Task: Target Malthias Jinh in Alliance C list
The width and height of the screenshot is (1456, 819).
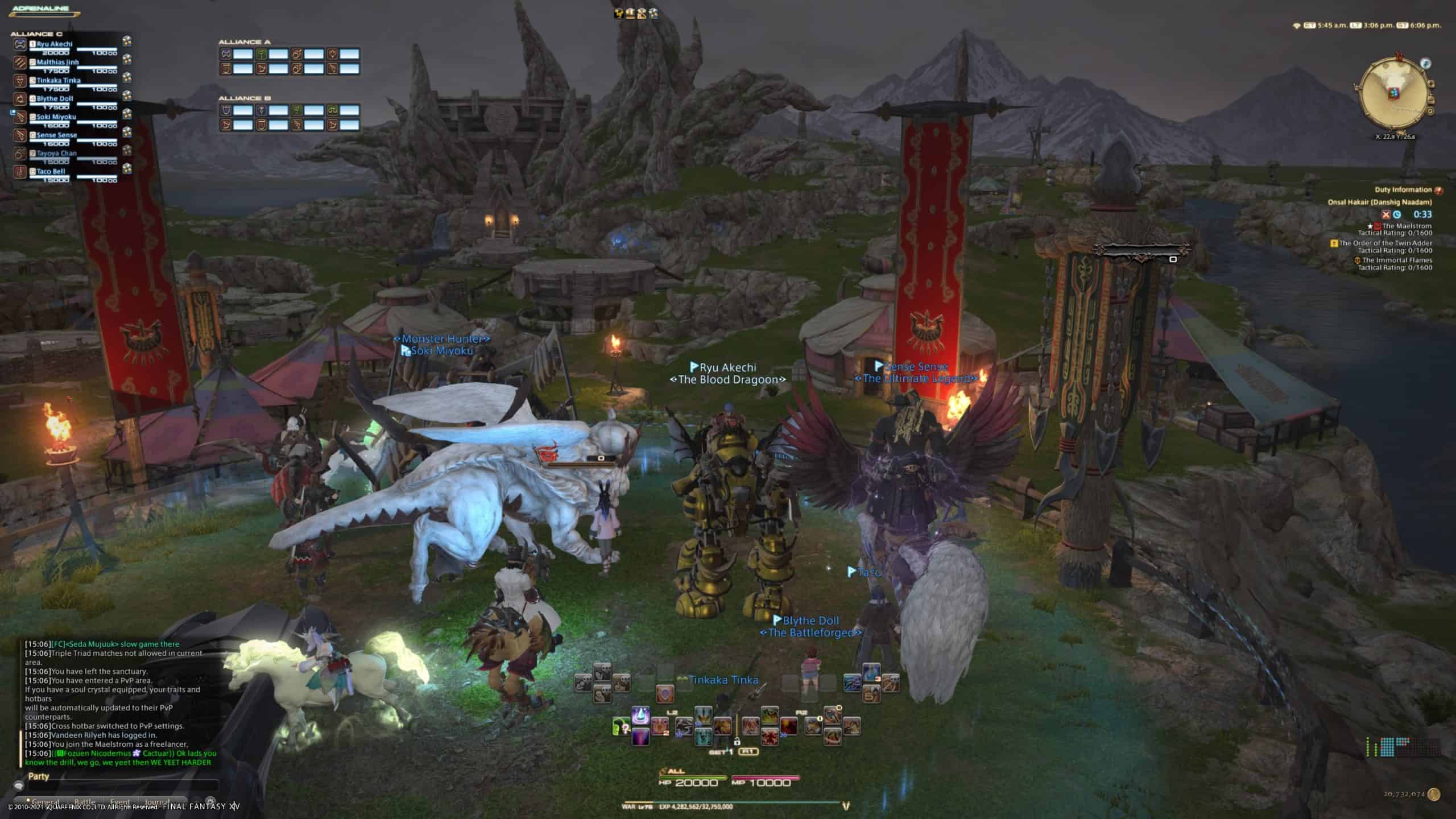Action: tap(57, 62)
